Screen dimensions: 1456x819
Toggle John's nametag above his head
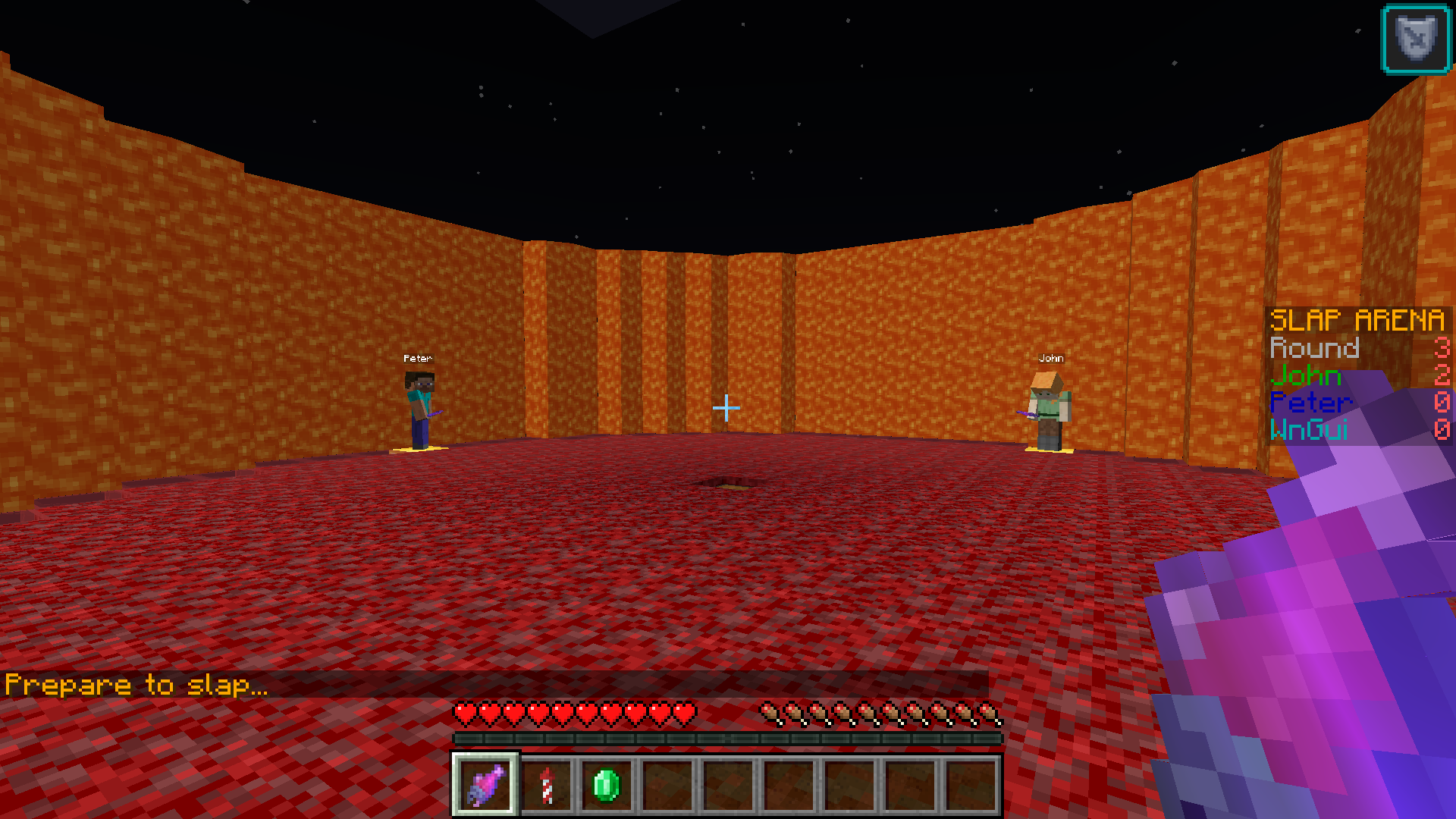click(x=1052, y=357)
